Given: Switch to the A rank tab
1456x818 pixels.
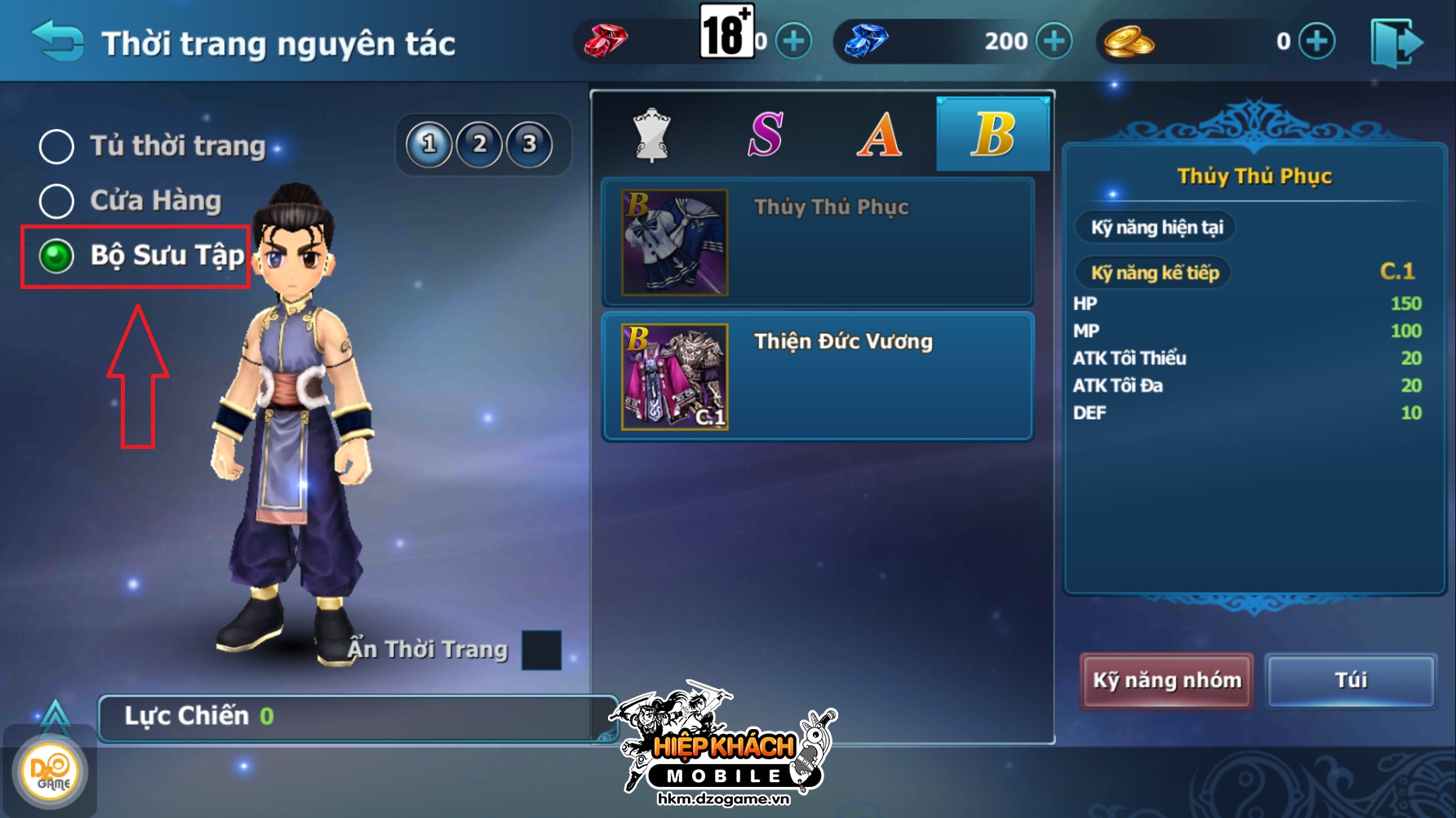Looking at the screenshot, I should click(879, 135).
